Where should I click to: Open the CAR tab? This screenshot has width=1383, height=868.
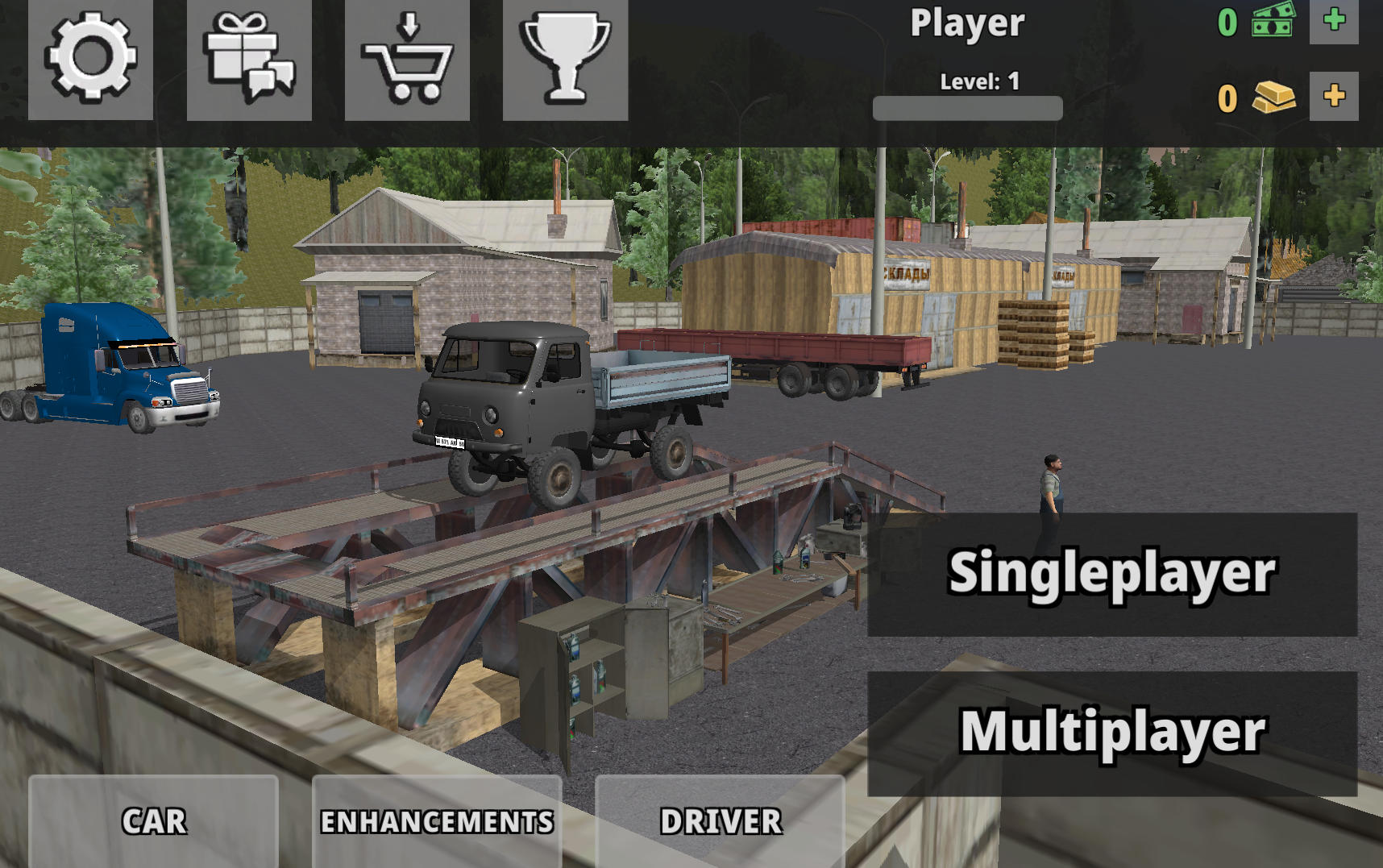[152, 820]
